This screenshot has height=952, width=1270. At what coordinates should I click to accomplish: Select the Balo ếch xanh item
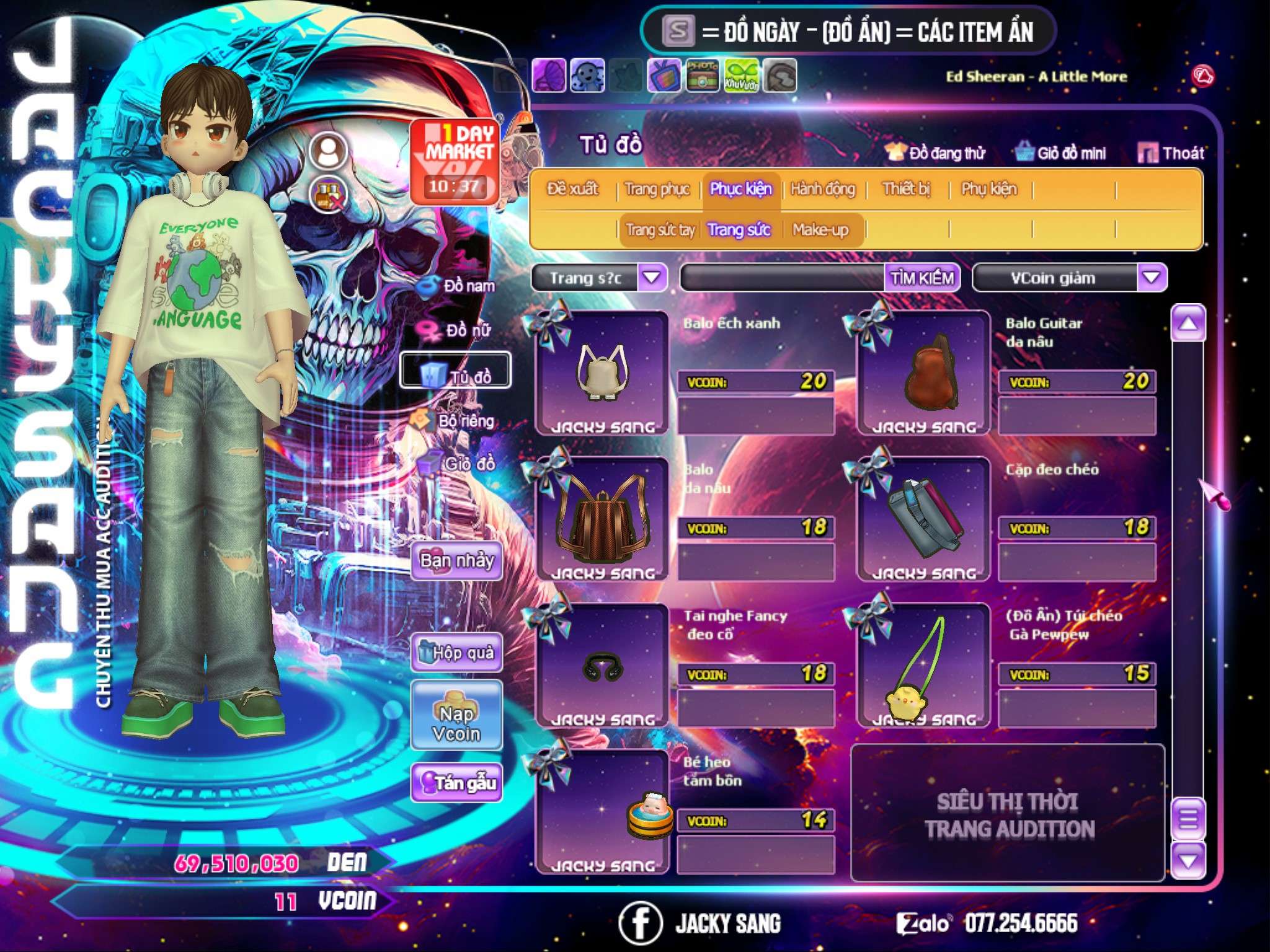point(602,372)
